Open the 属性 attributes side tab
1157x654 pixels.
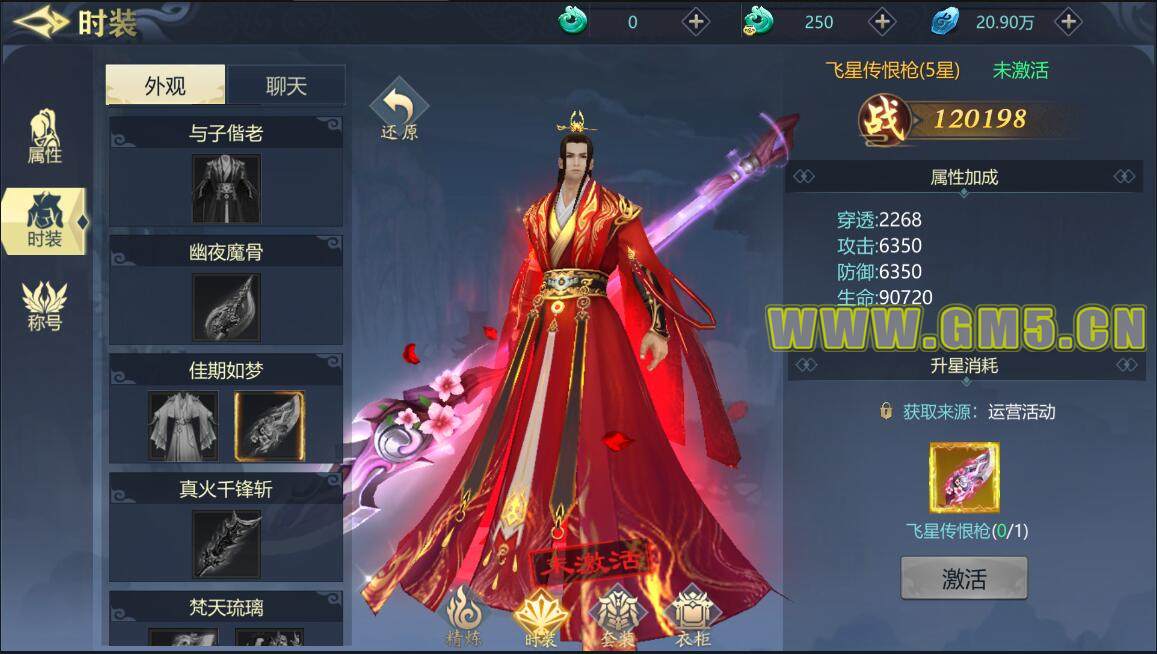44,137
